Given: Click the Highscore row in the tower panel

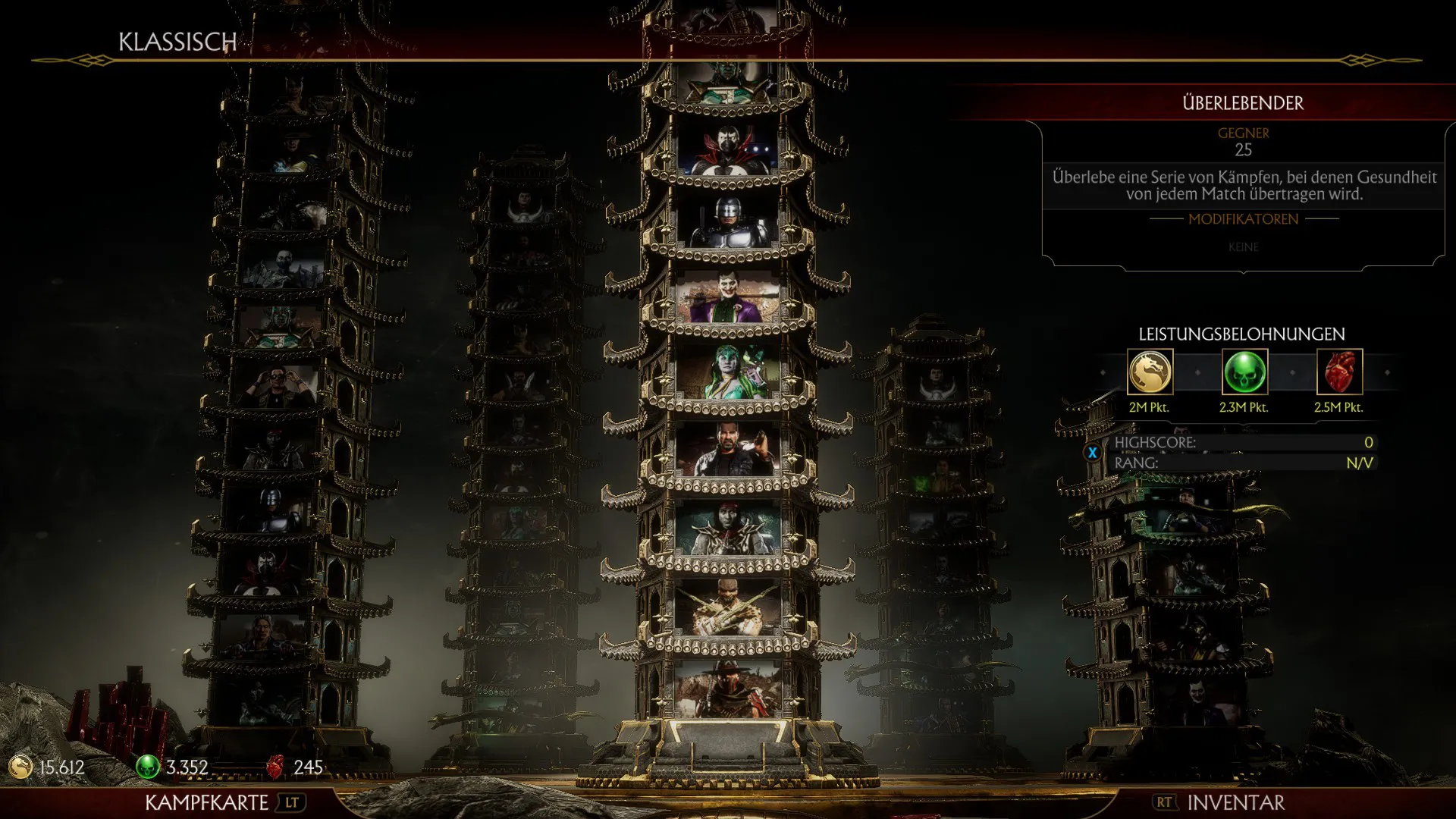Looking at the screenshot, I should click(x=1242, y=443).
